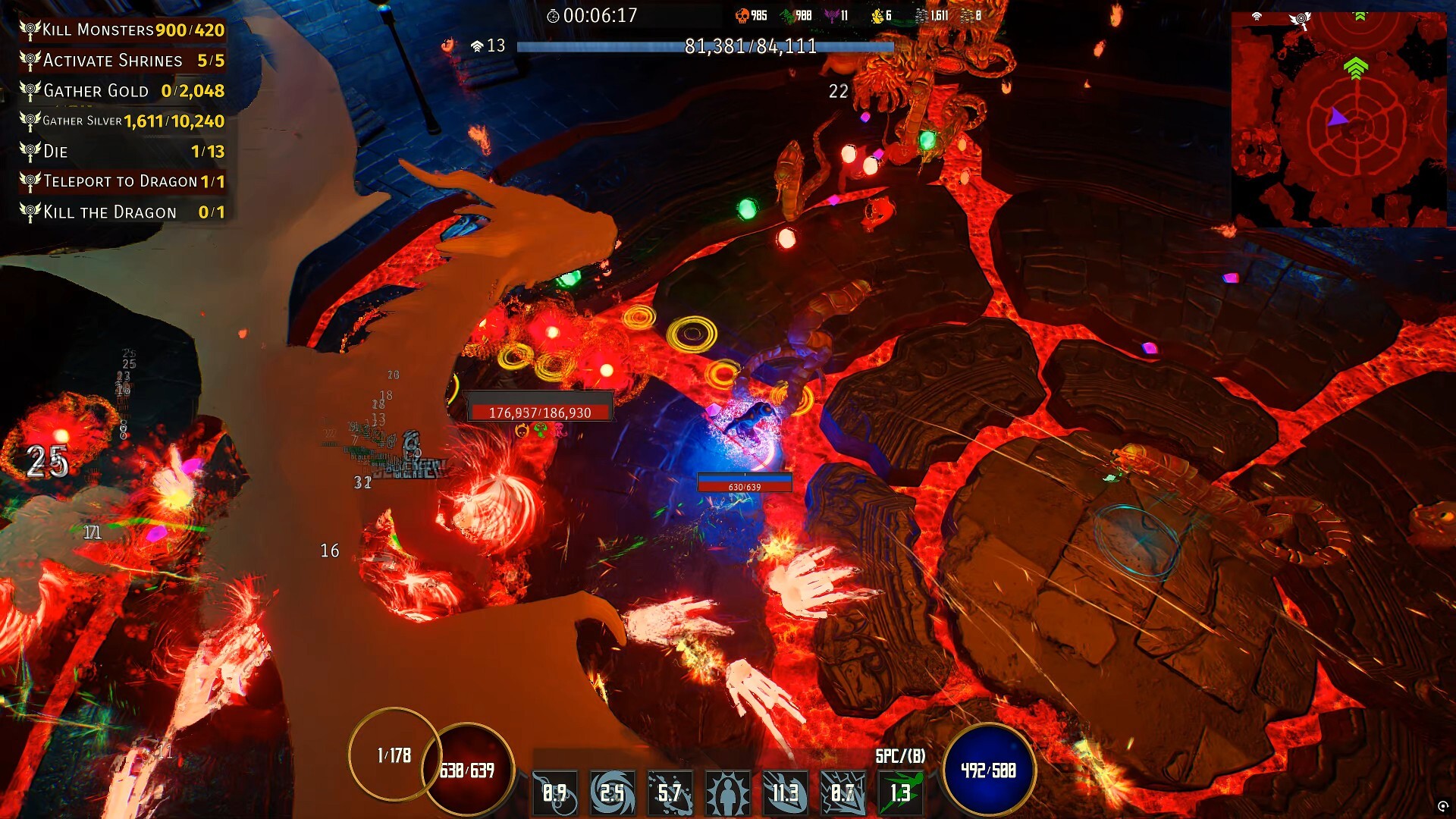Activate the fireball skill showing 0.9 cooldown
The width and height of the screenshot is (1456, 819).
(555, 793)
